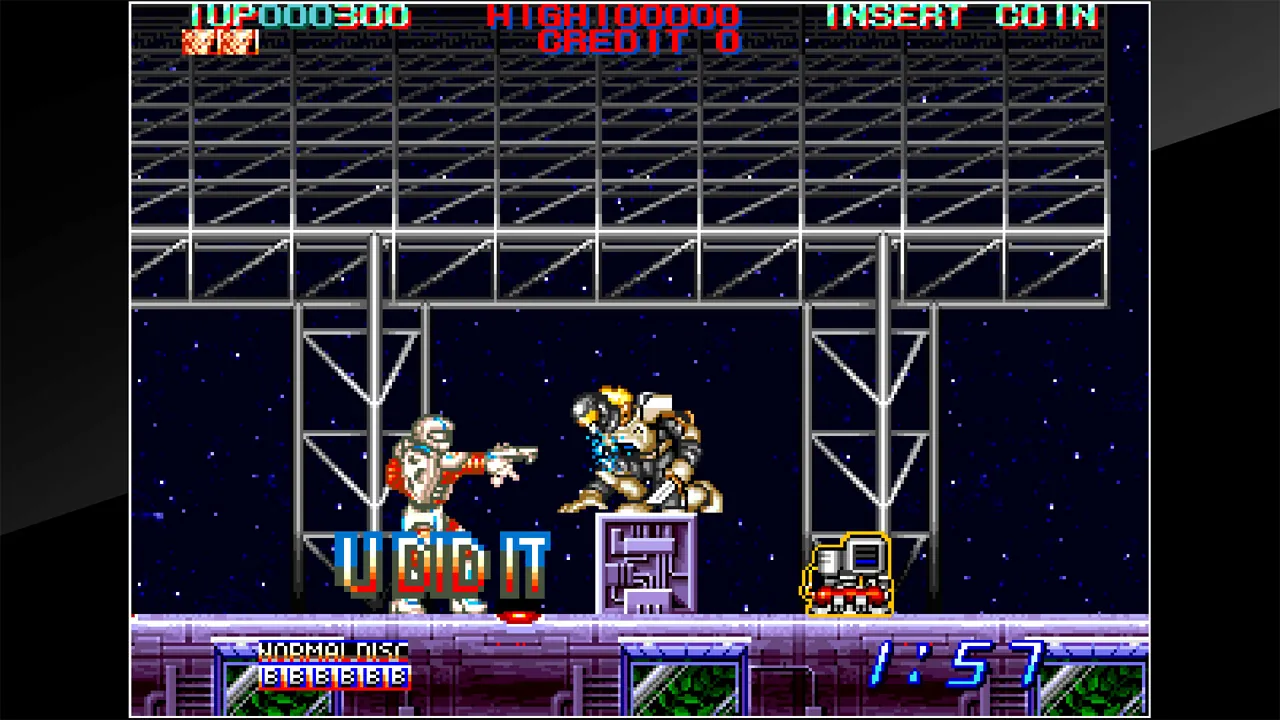Click the CREDIT 0 display
Screen dimensions: 1280x720
(x=640, y=42)
